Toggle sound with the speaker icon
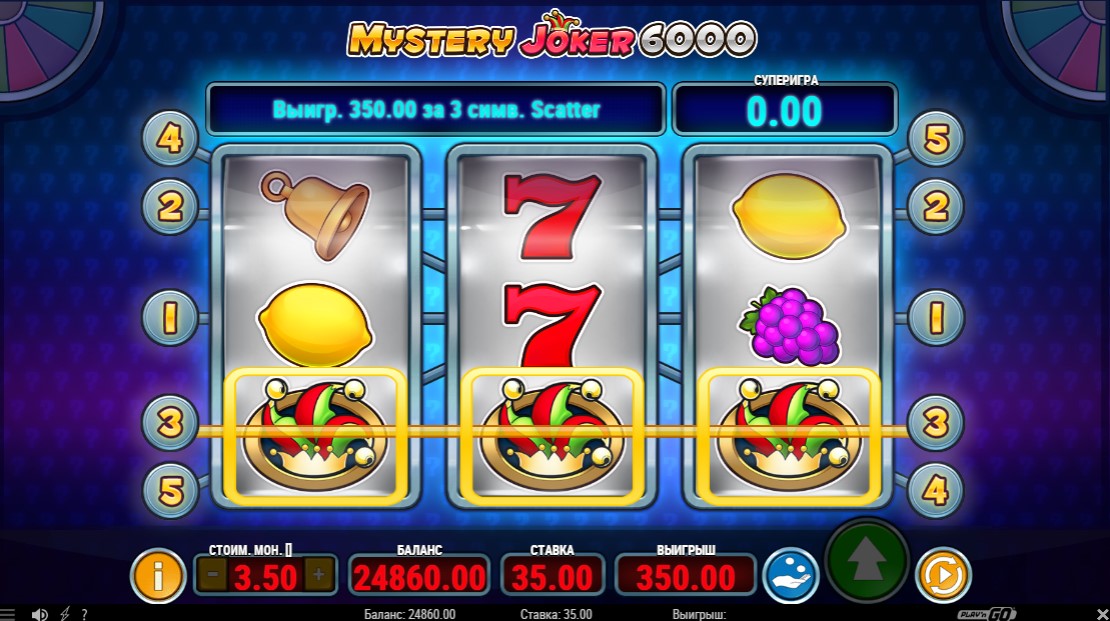Viewport: 1110px width, 621px height. tap(40, 614)
